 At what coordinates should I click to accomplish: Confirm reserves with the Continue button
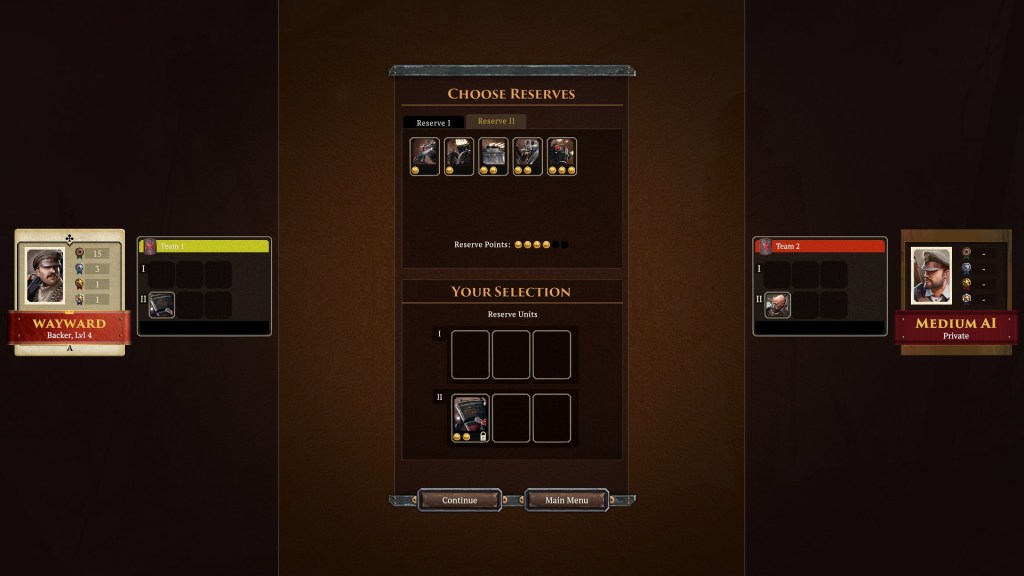[x=459, y=500]
